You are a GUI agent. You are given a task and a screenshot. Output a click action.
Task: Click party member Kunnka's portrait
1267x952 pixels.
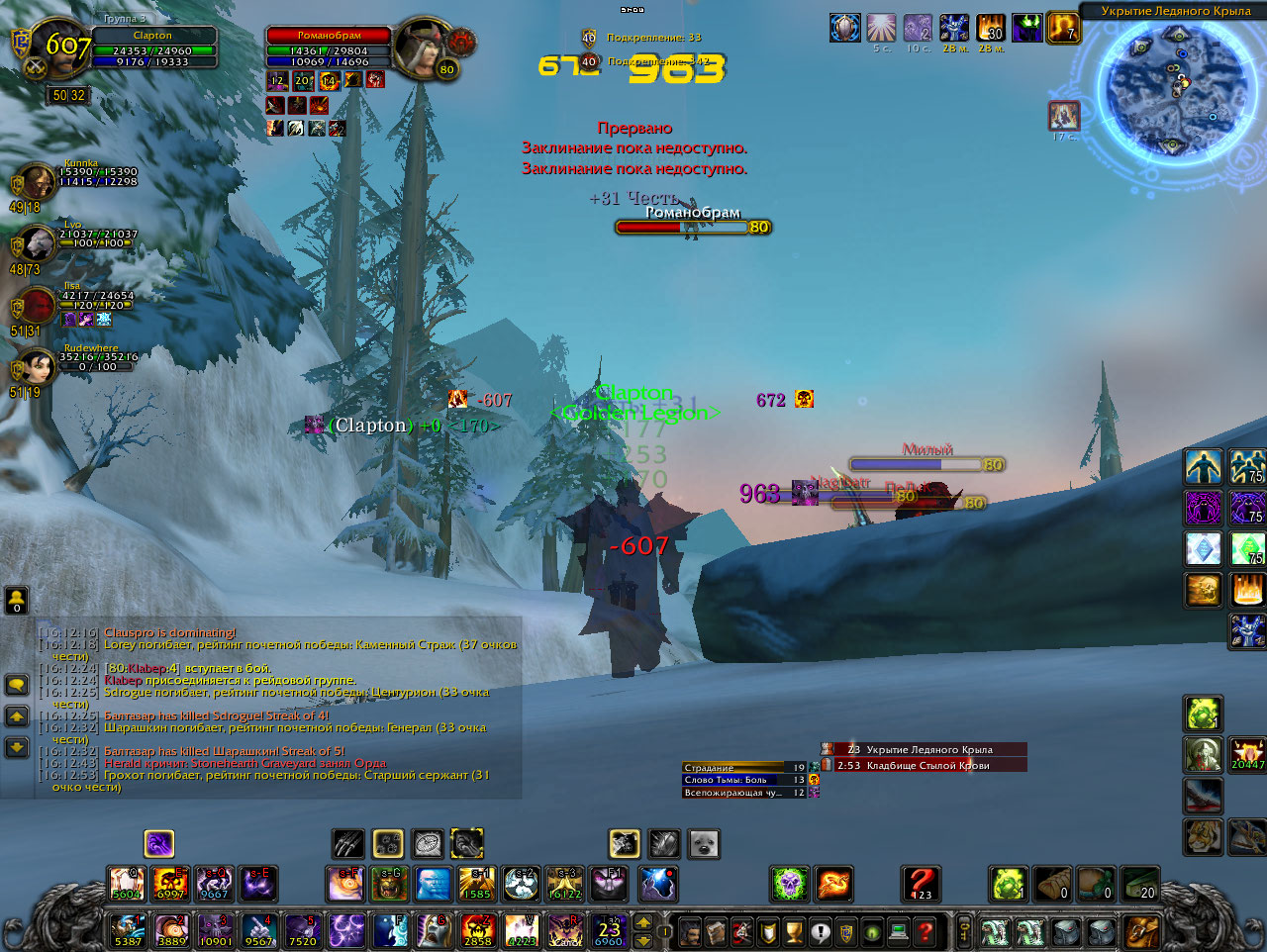click(36, 184)
